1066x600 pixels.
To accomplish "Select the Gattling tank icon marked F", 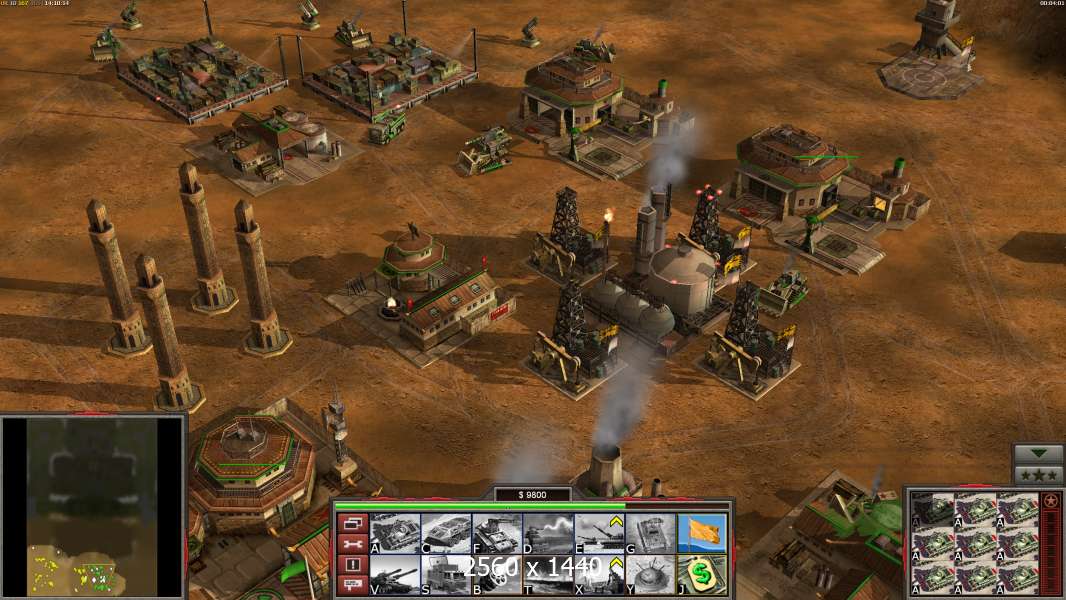I will (x=497, y=534).
